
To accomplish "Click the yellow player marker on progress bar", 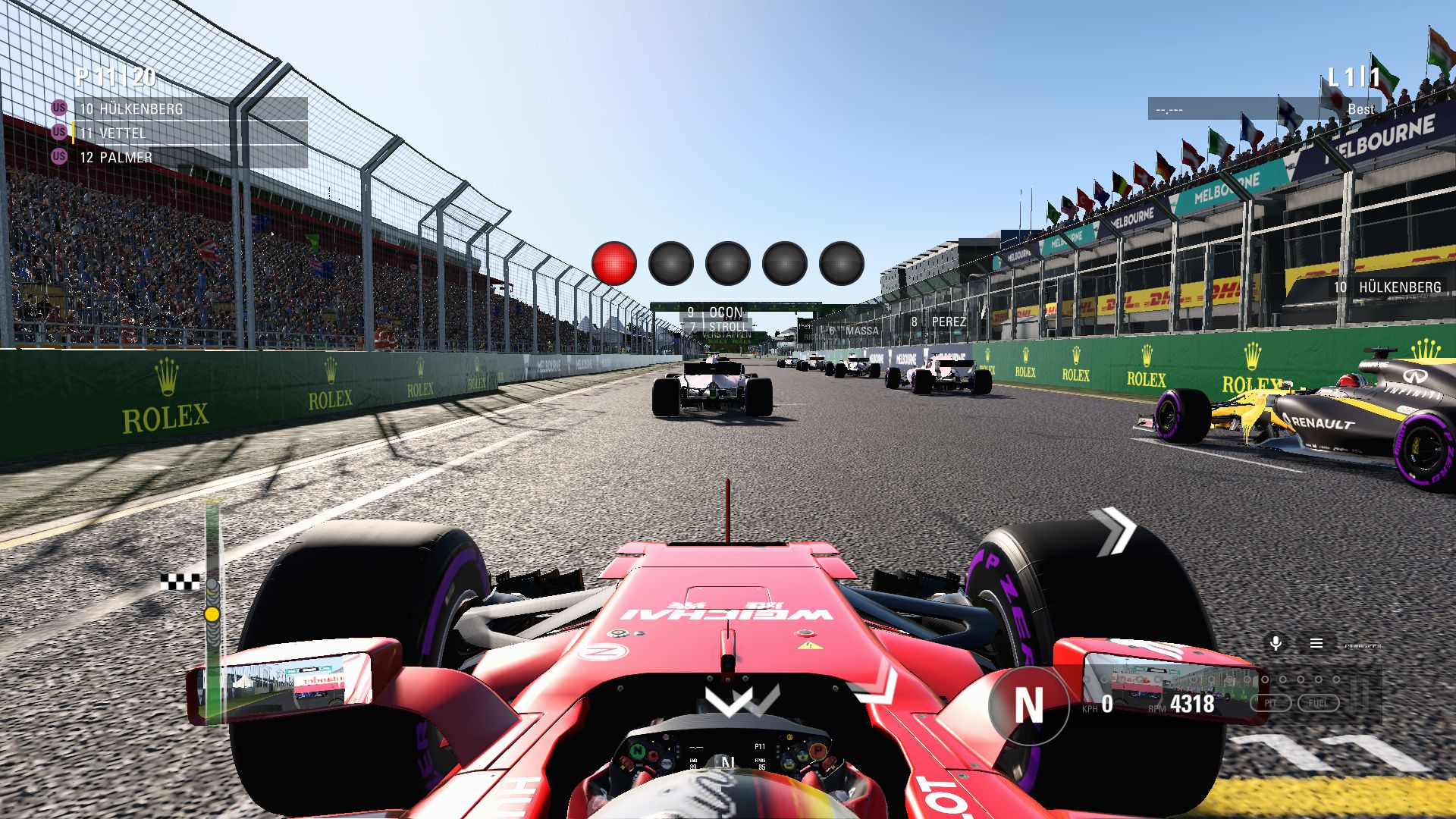I will pyautogui.click(x=212, y=613).
